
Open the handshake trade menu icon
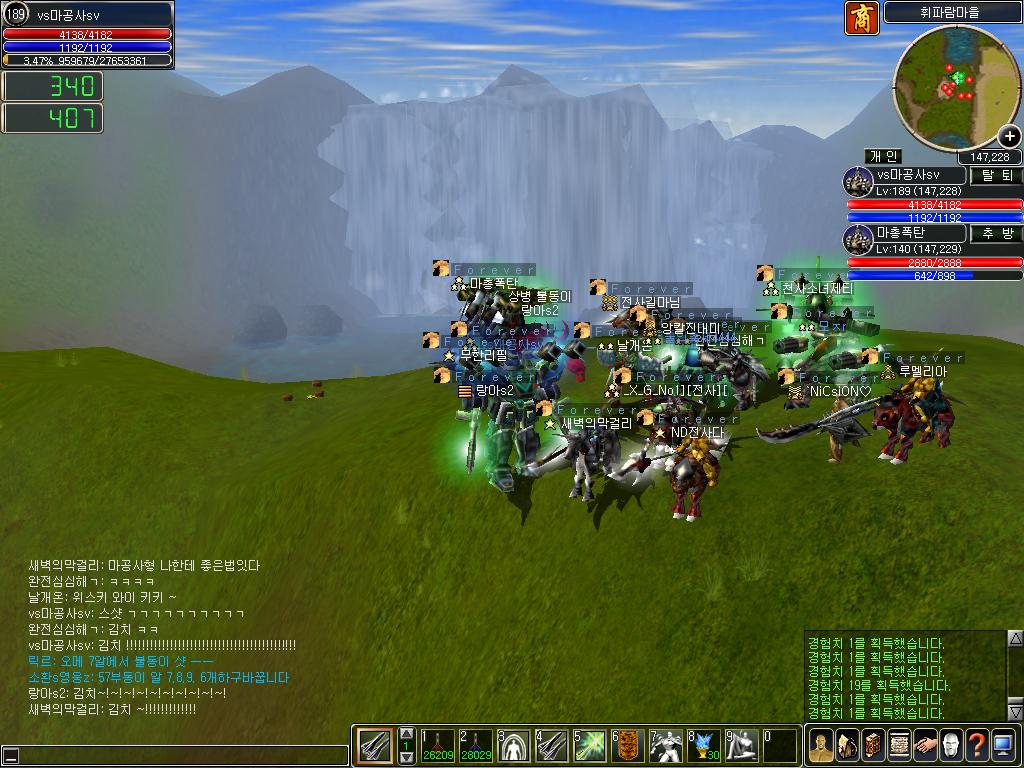pos(926,746)
